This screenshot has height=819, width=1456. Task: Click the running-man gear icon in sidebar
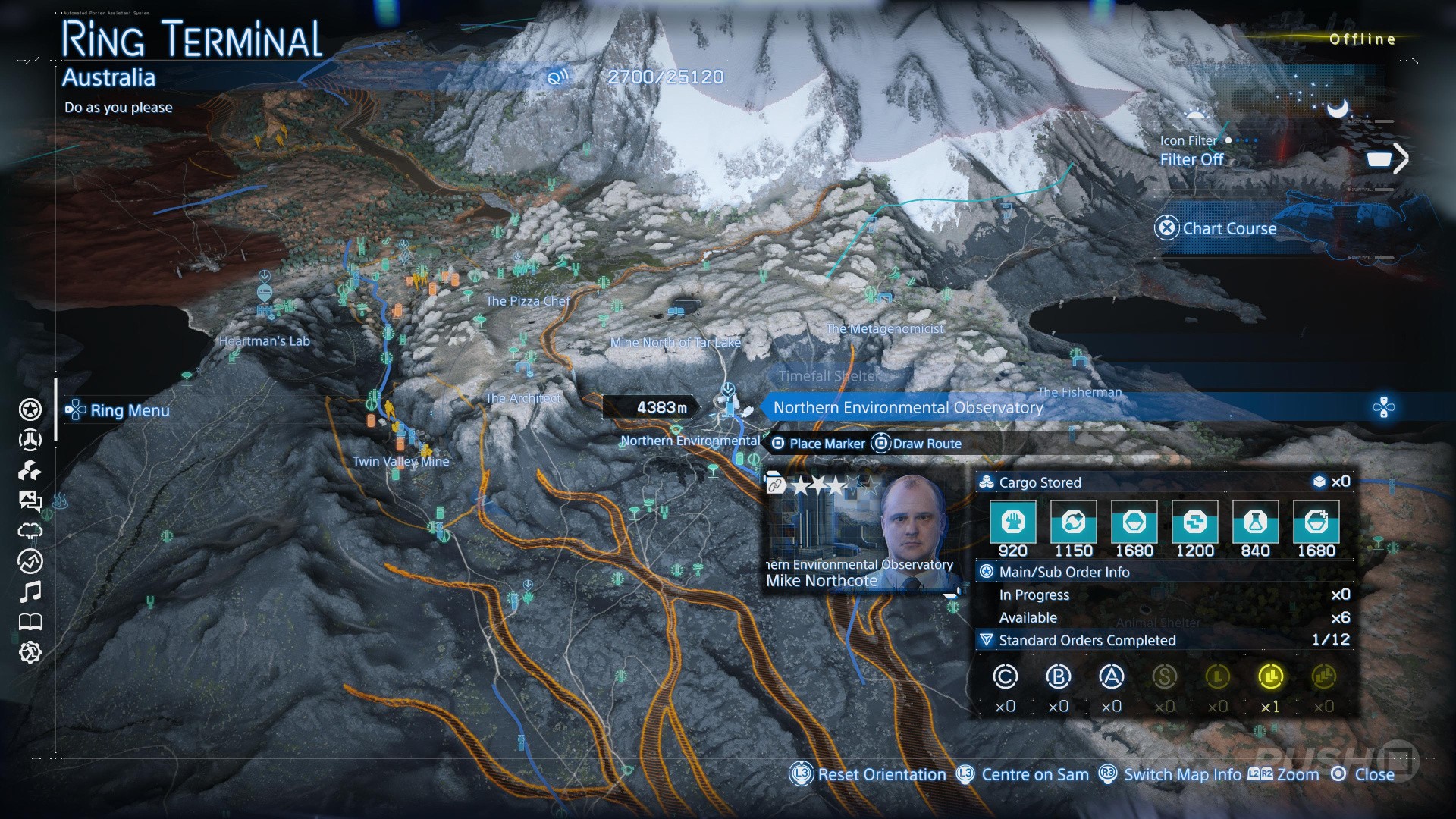pyautogui.click(x=30, y=652)
